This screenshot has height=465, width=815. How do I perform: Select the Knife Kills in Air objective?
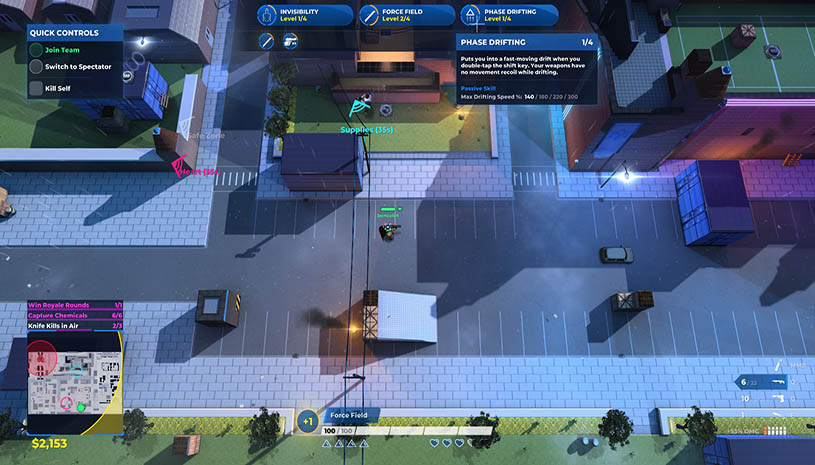pos(75,325)
